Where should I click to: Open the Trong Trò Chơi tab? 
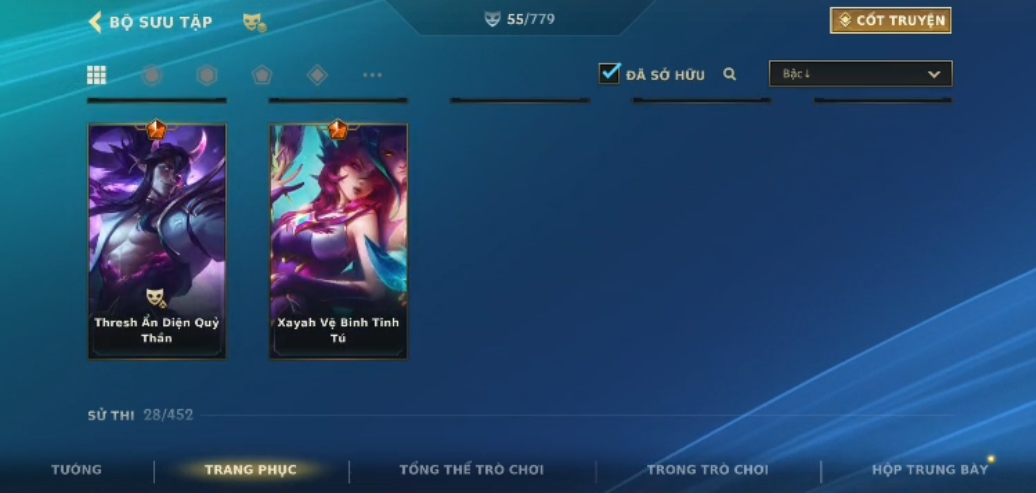pos(707,470)
